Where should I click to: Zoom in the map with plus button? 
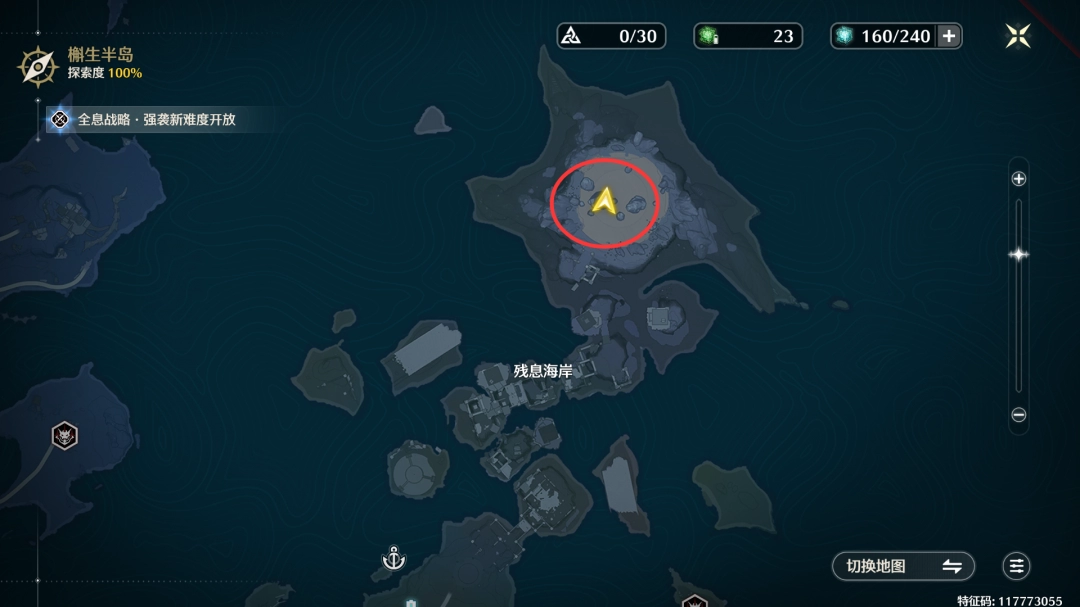(1018, 179)
